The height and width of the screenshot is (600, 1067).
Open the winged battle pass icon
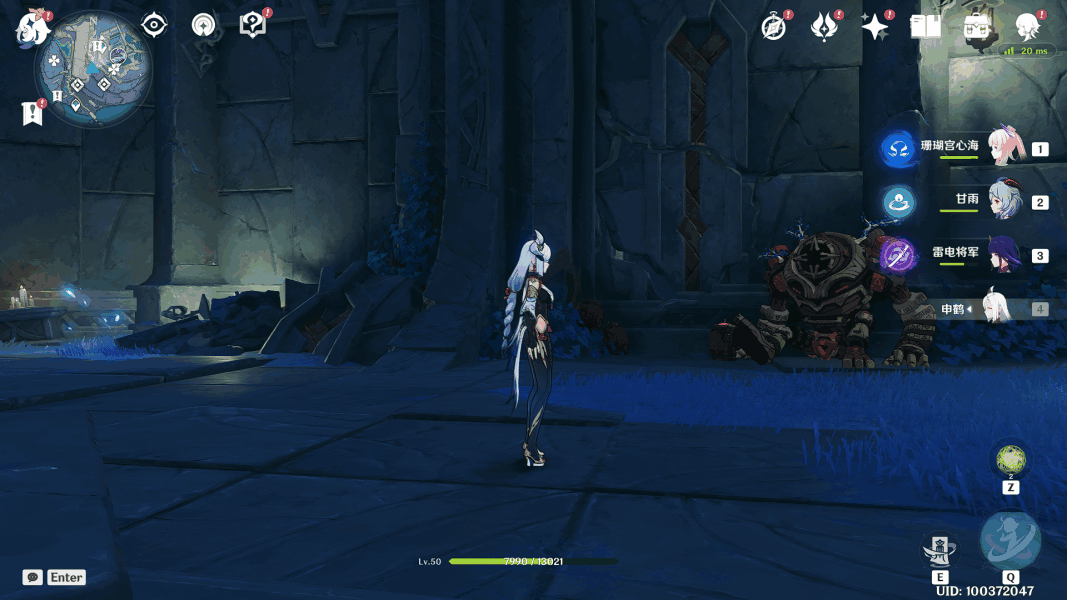(823, 27)
